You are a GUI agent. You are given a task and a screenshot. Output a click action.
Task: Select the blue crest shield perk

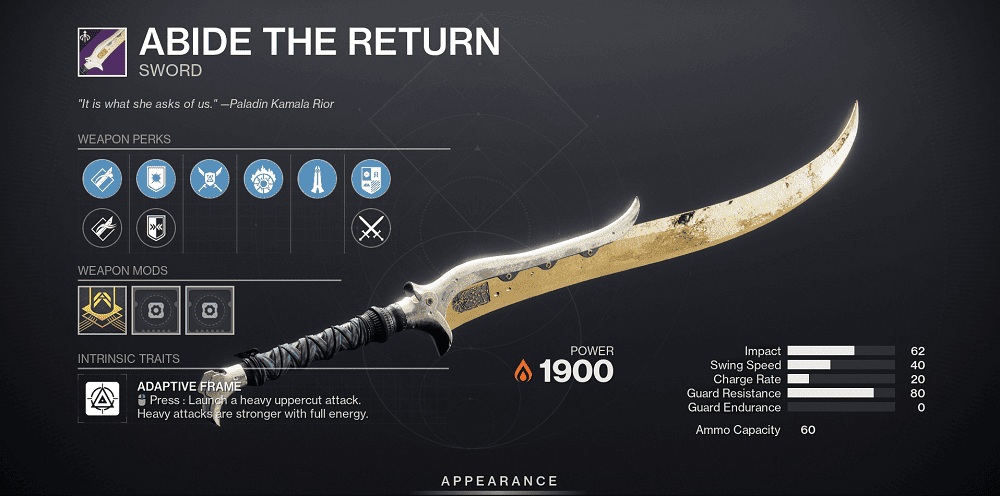click(x=371, y=181)
